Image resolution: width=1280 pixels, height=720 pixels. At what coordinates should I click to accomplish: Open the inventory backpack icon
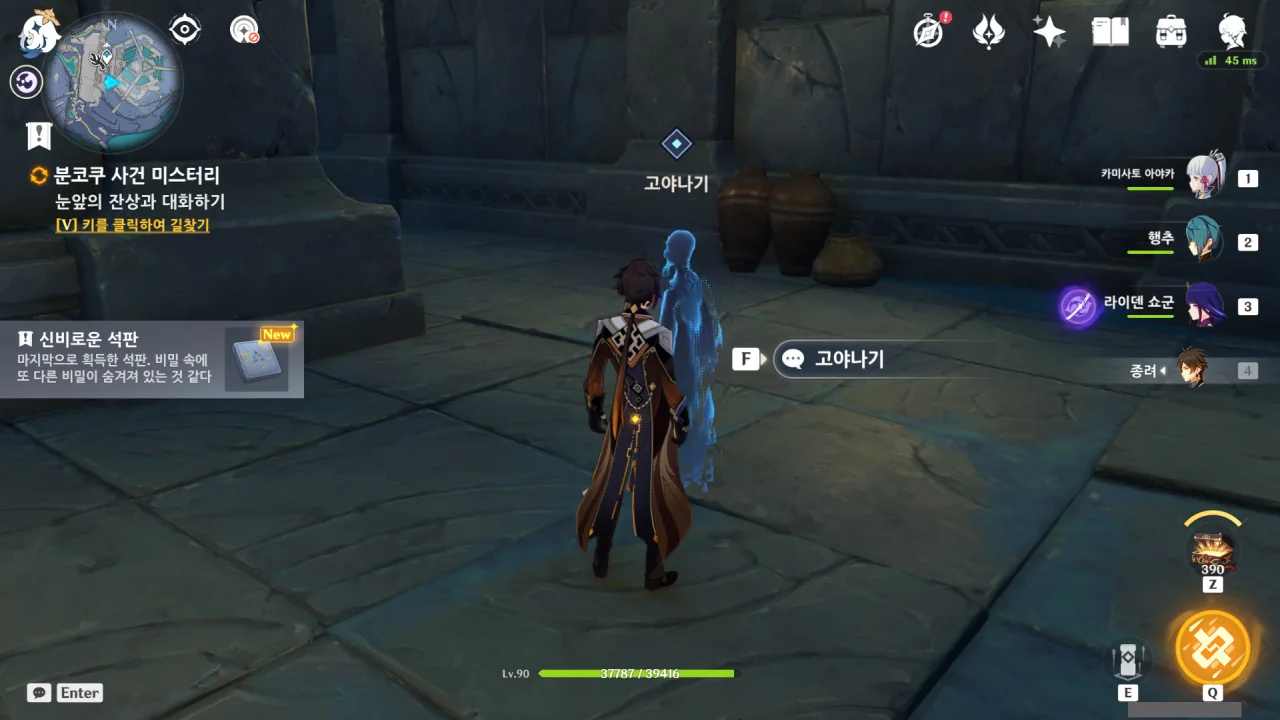coord(1171,32)
